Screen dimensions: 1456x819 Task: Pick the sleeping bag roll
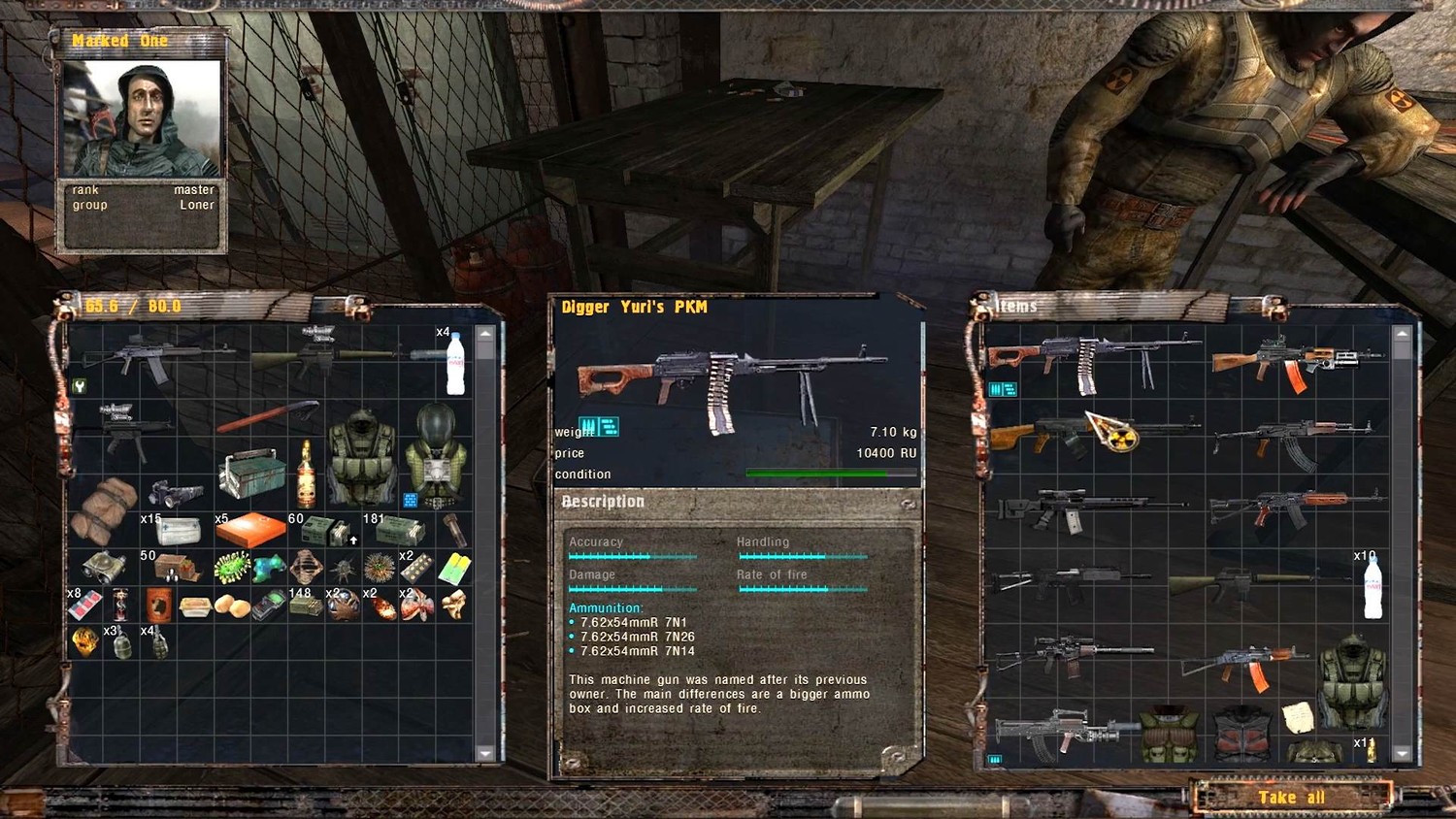[x=103, y=508]
